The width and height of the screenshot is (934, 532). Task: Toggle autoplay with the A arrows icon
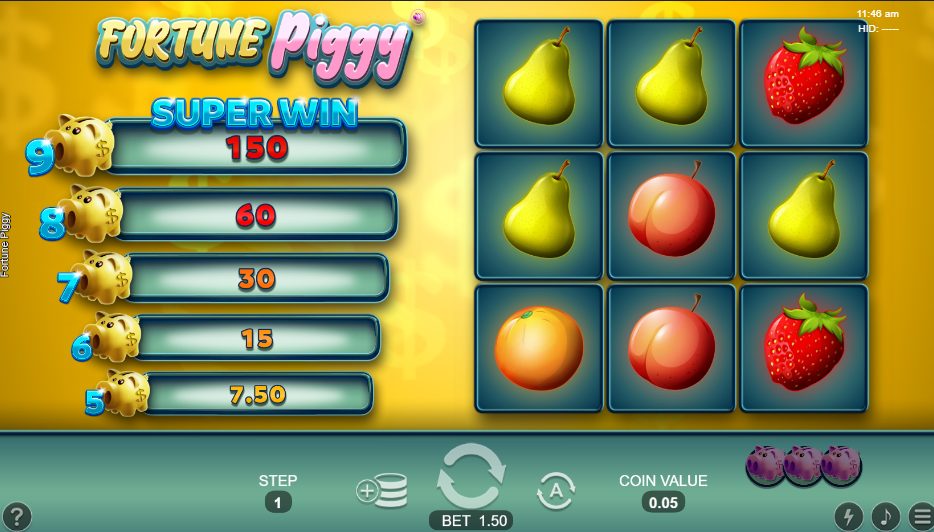556,491
